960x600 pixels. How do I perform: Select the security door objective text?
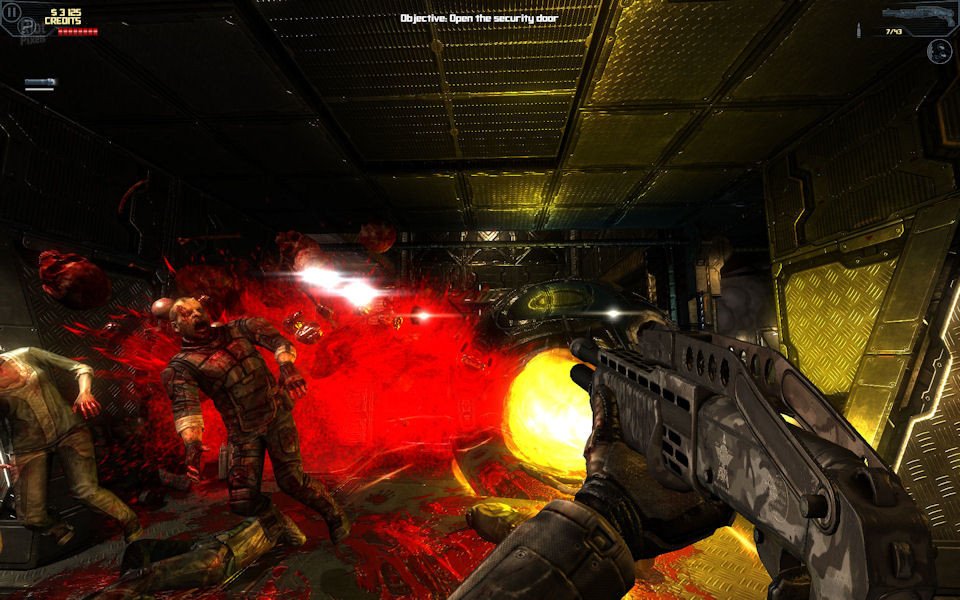coord(479,18)
